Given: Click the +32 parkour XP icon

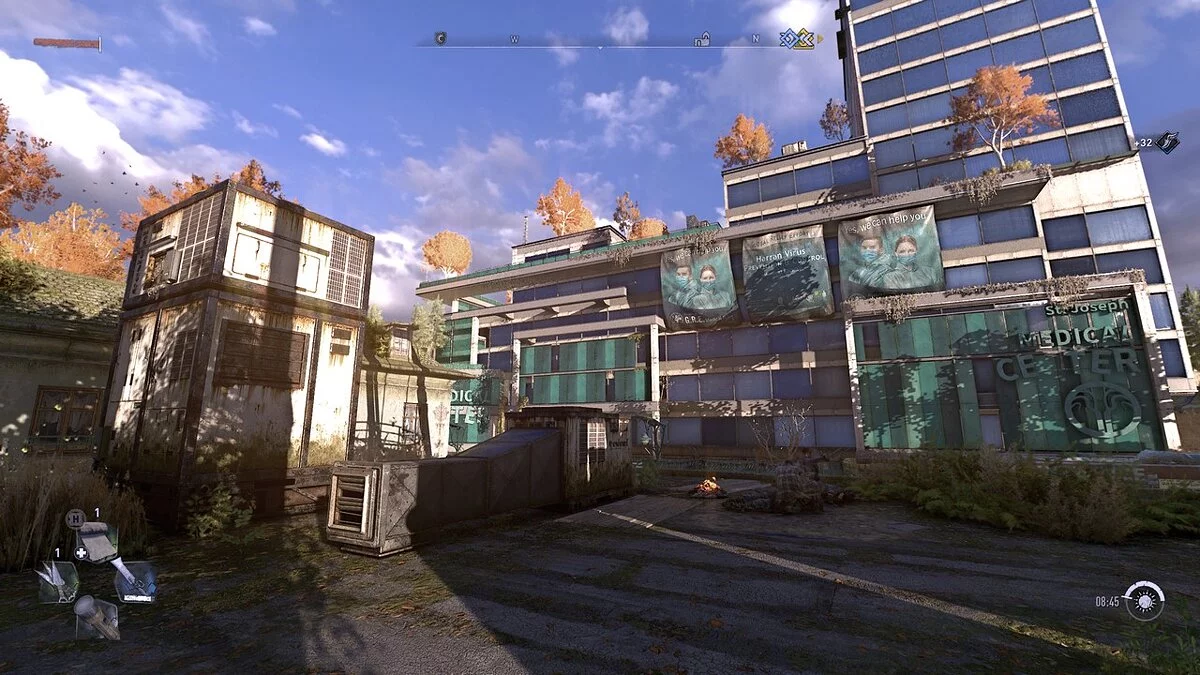Looking at the screenshot, I should click(1167, 142).
